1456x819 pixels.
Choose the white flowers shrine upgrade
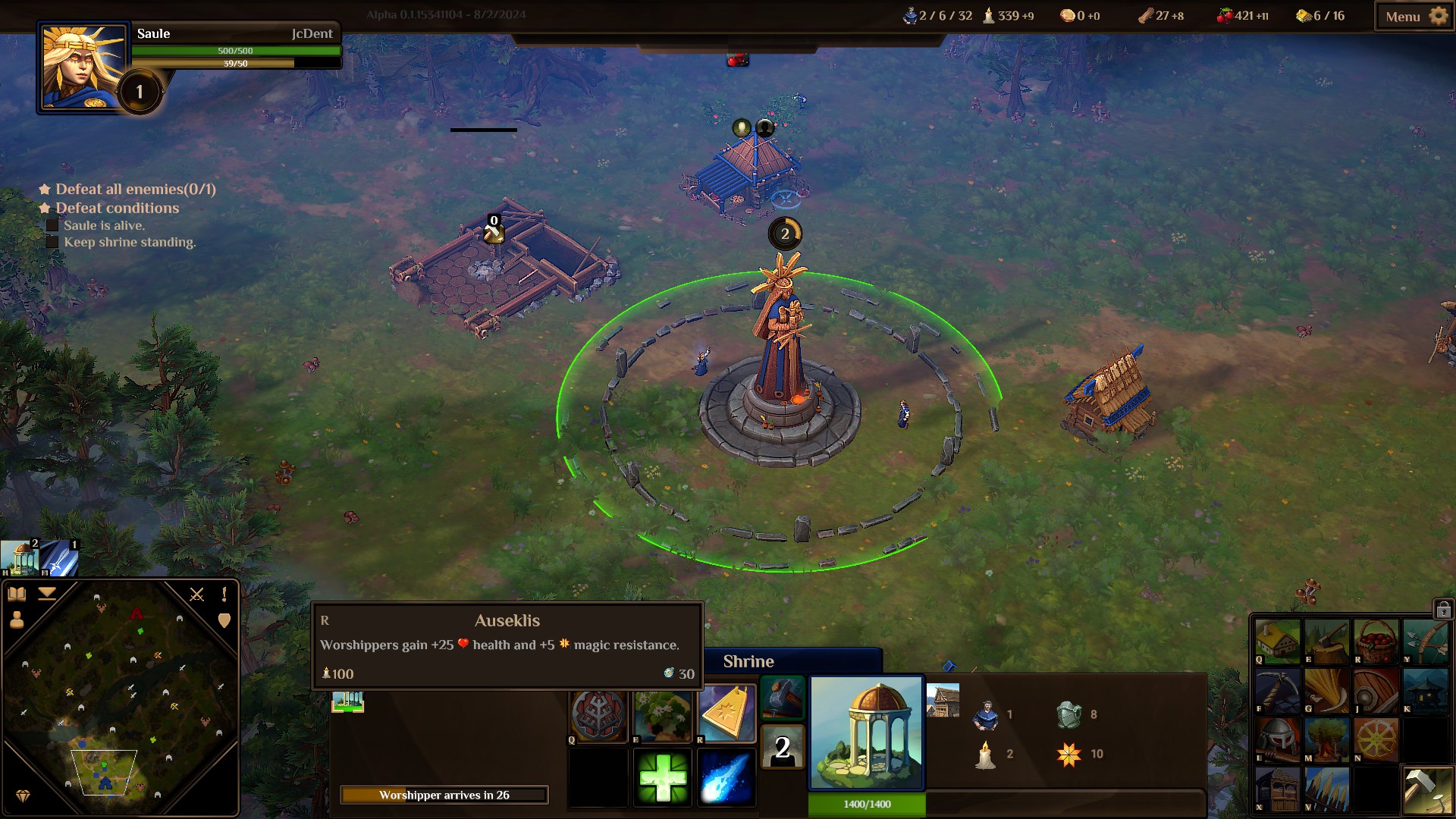tap(662, 714)
